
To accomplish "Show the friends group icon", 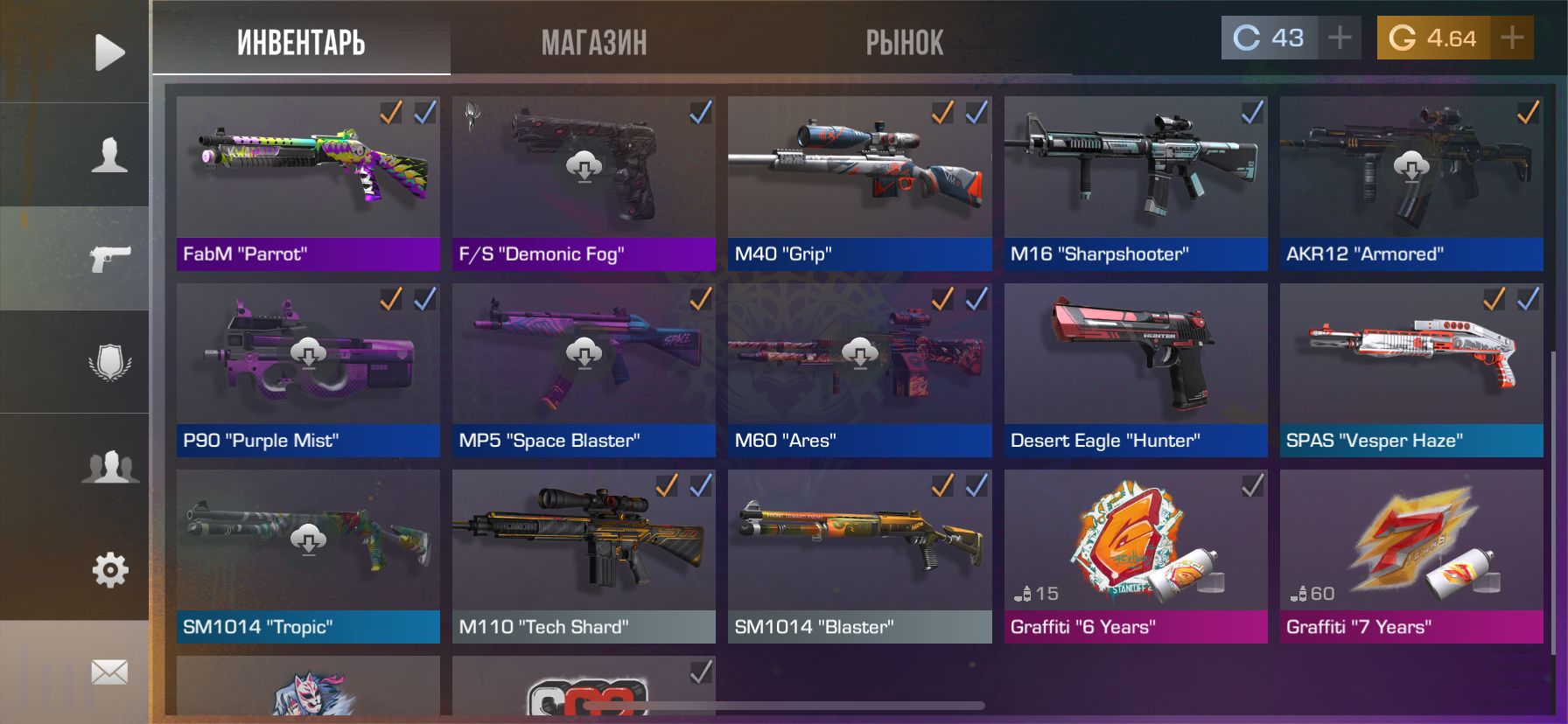I will click(109, 466).
